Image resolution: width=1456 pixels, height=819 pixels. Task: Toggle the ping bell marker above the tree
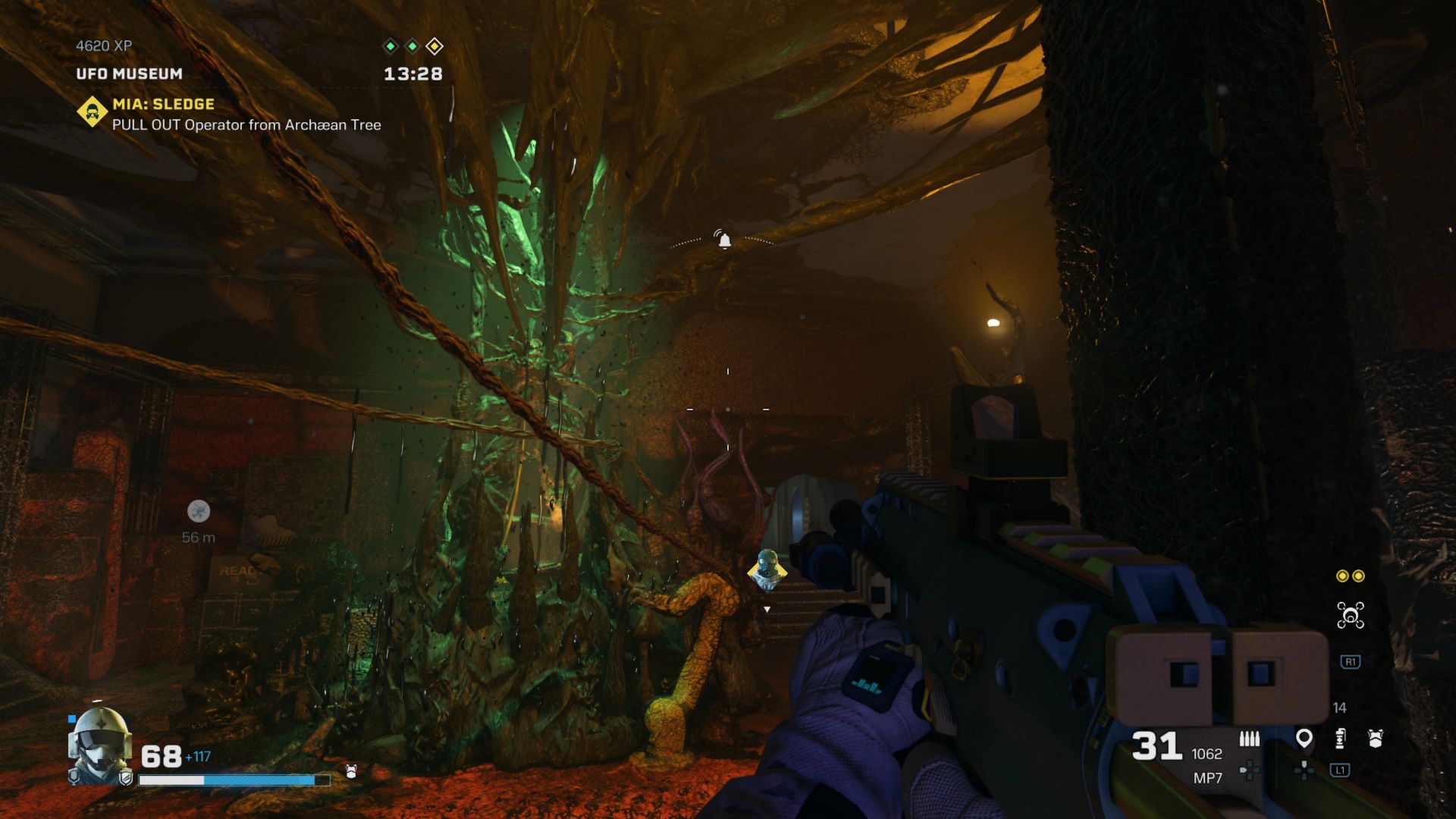click(x=724, y=239)
